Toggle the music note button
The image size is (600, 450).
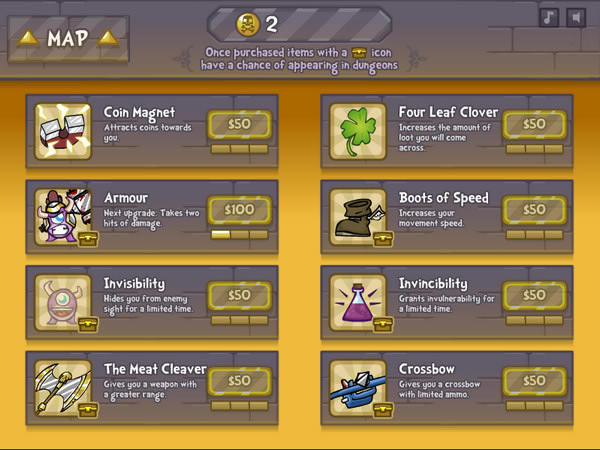[549, 17]
